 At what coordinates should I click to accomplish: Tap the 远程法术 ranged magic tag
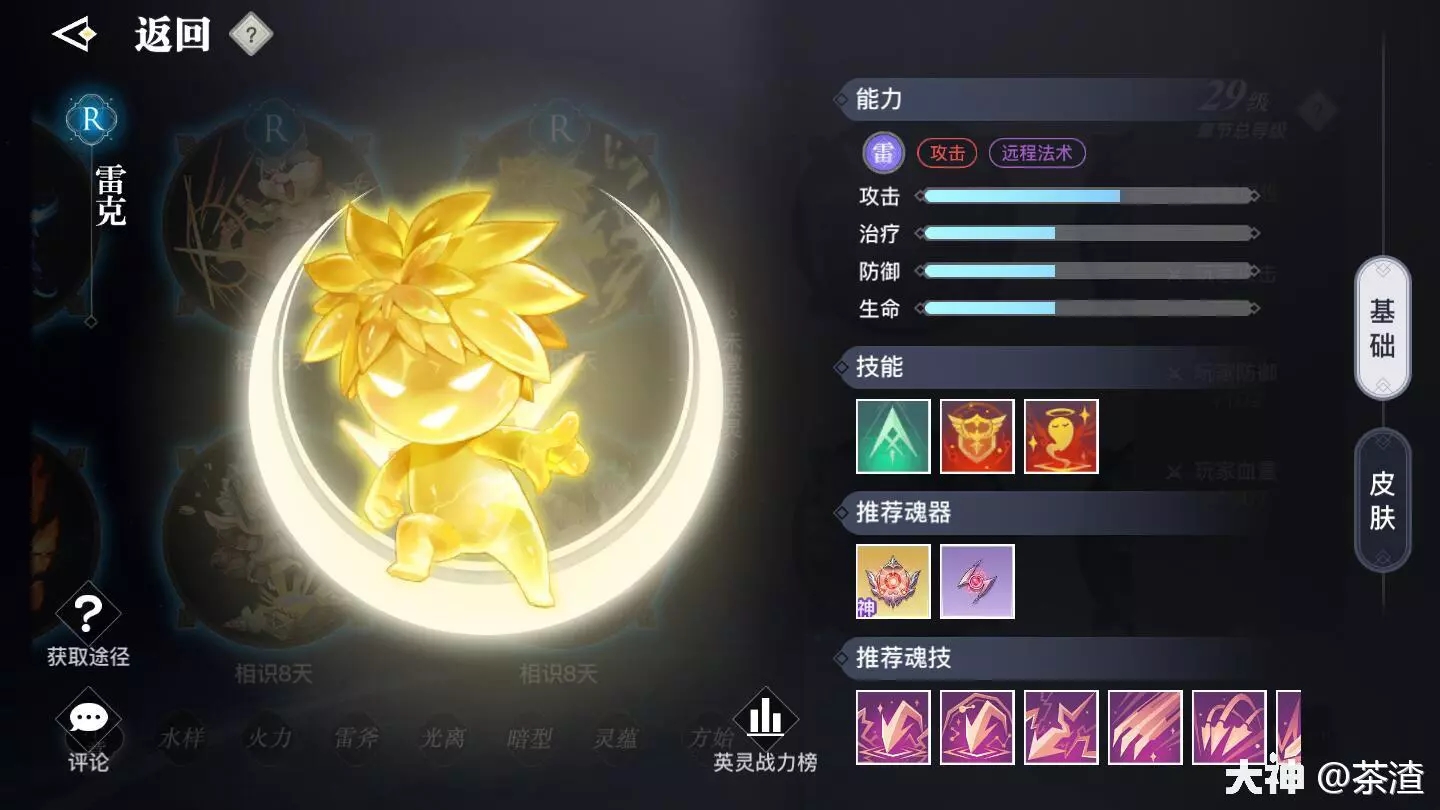click(x=1037, y=153)
